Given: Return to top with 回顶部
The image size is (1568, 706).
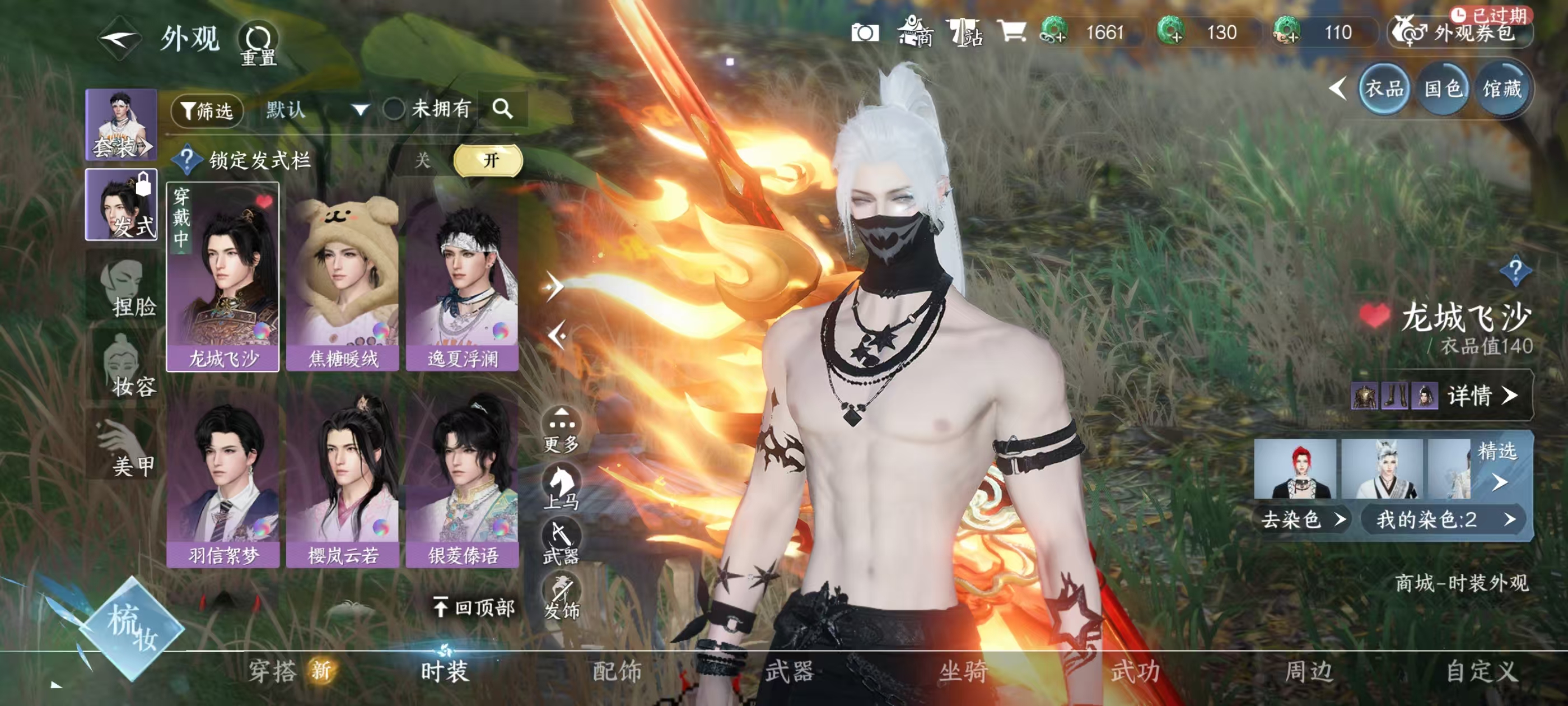Looking at the screenshot, I should click(474, 607).
